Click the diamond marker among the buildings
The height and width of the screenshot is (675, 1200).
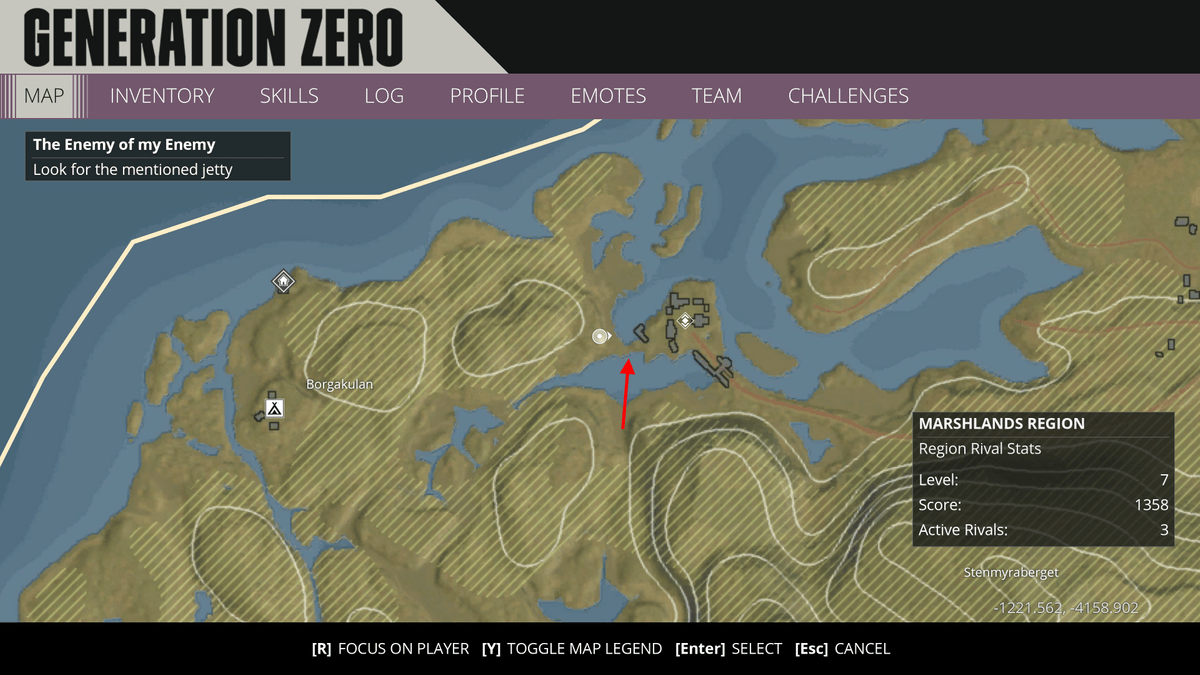tap(685, 321)
